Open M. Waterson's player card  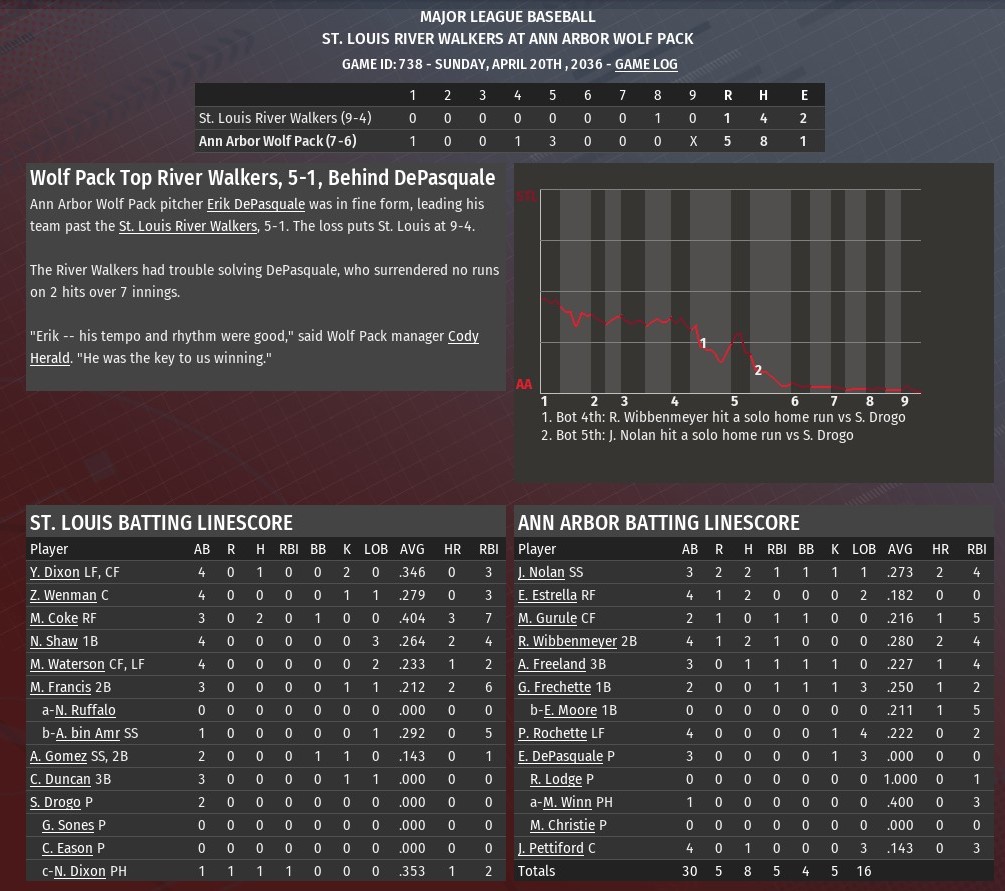click(67, 664)
